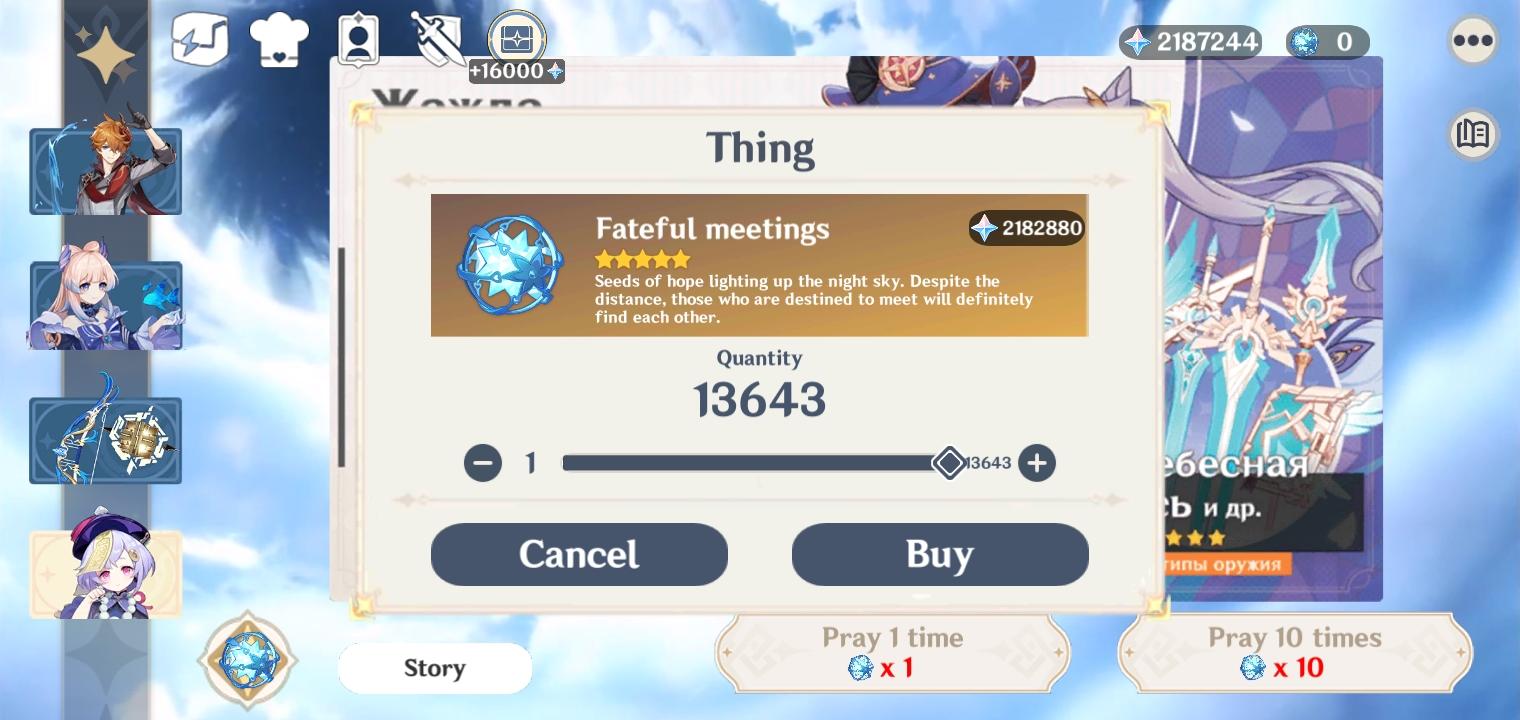Confirm purchase with the Buy button
1520x720 pixels.
point(940,554)
